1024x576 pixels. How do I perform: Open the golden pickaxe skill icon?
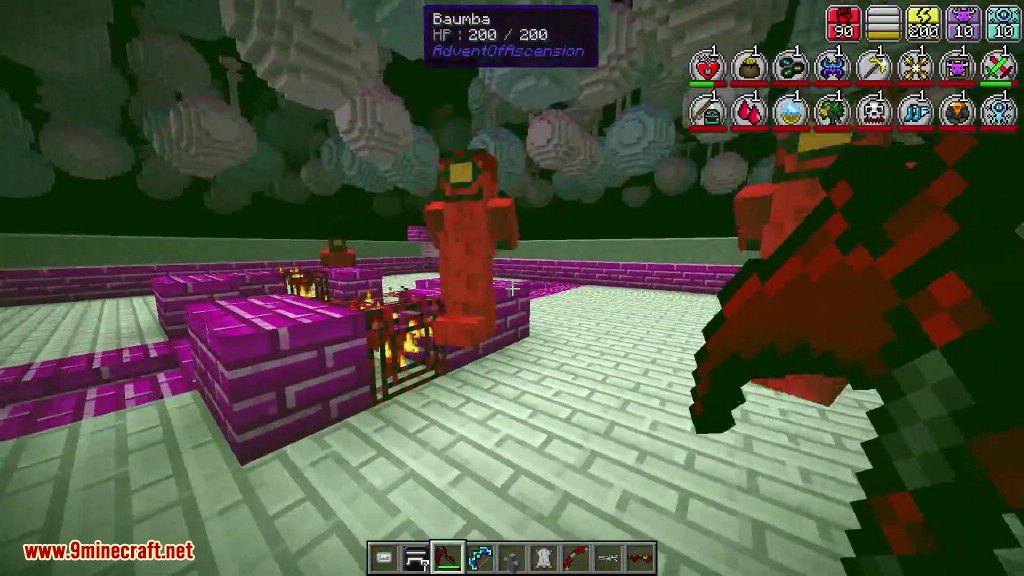(x=872, y=66)
